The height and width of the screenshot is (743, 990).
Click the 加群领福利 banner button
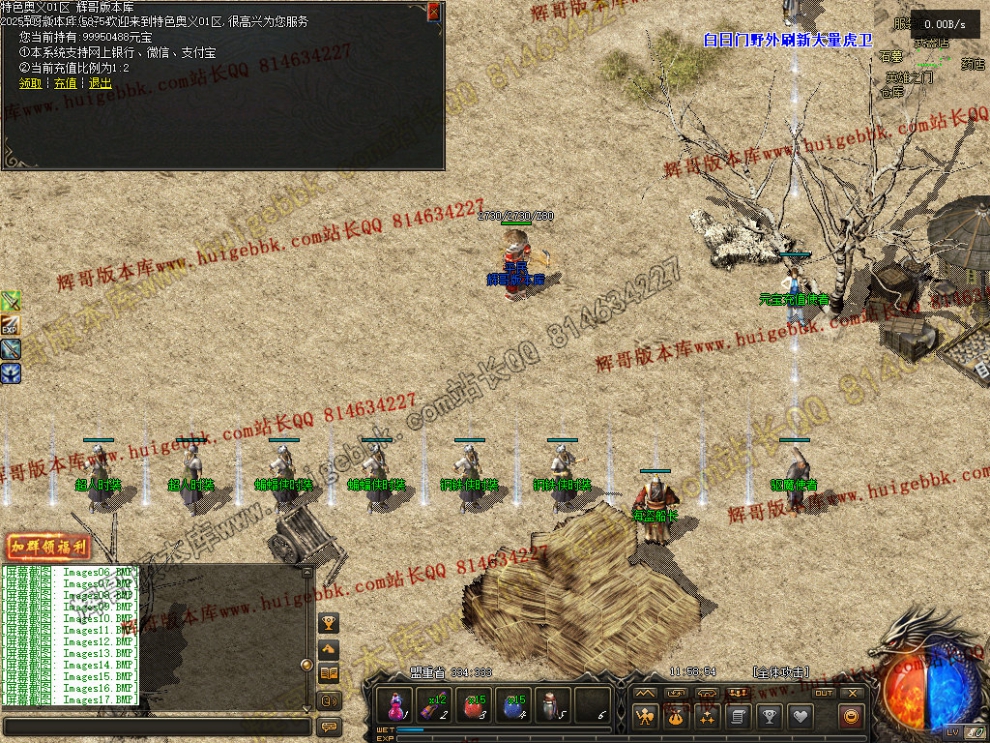48,547
